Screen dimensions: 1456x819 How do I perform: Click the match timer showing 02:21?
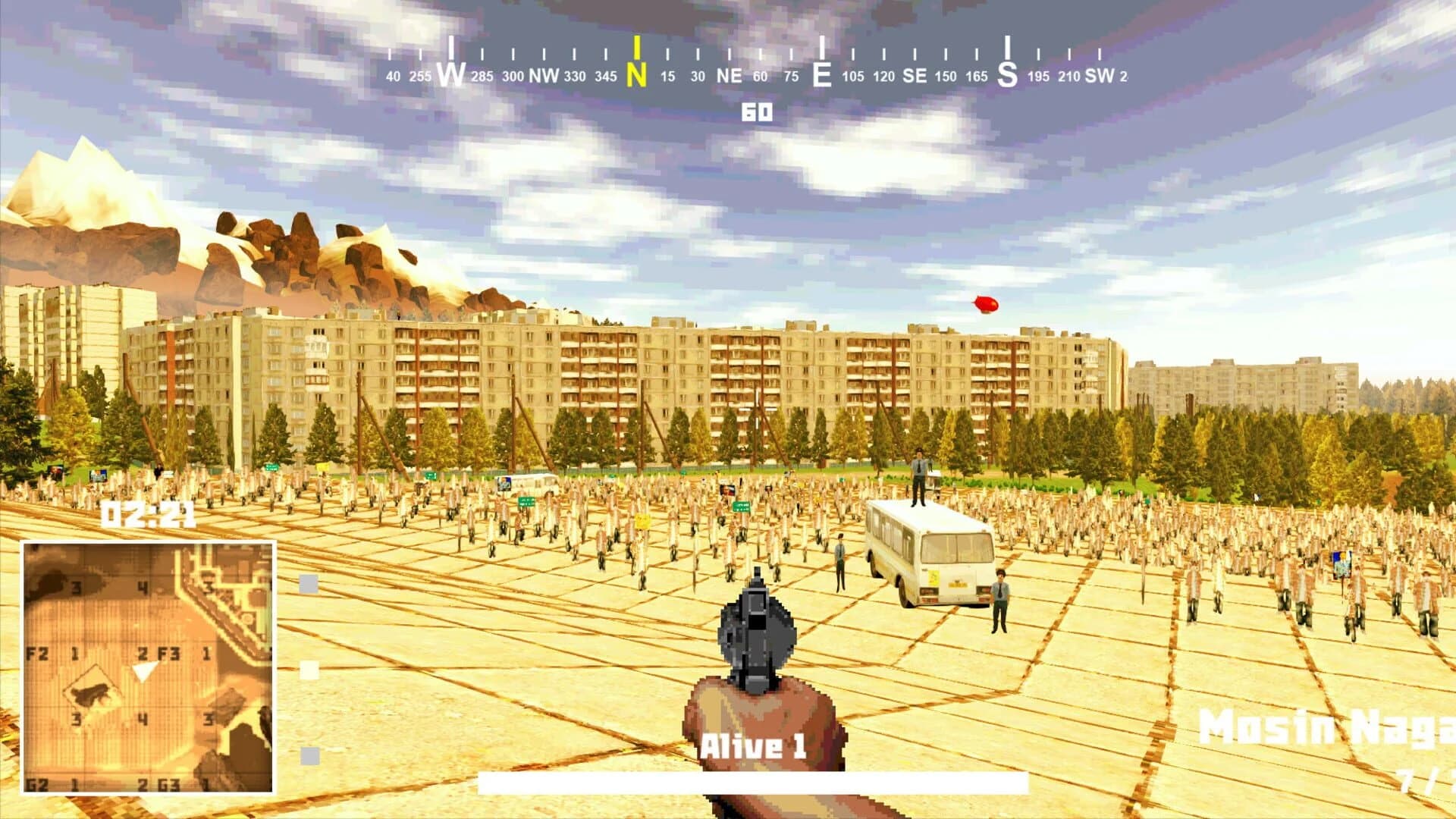(x=149, y=513)
